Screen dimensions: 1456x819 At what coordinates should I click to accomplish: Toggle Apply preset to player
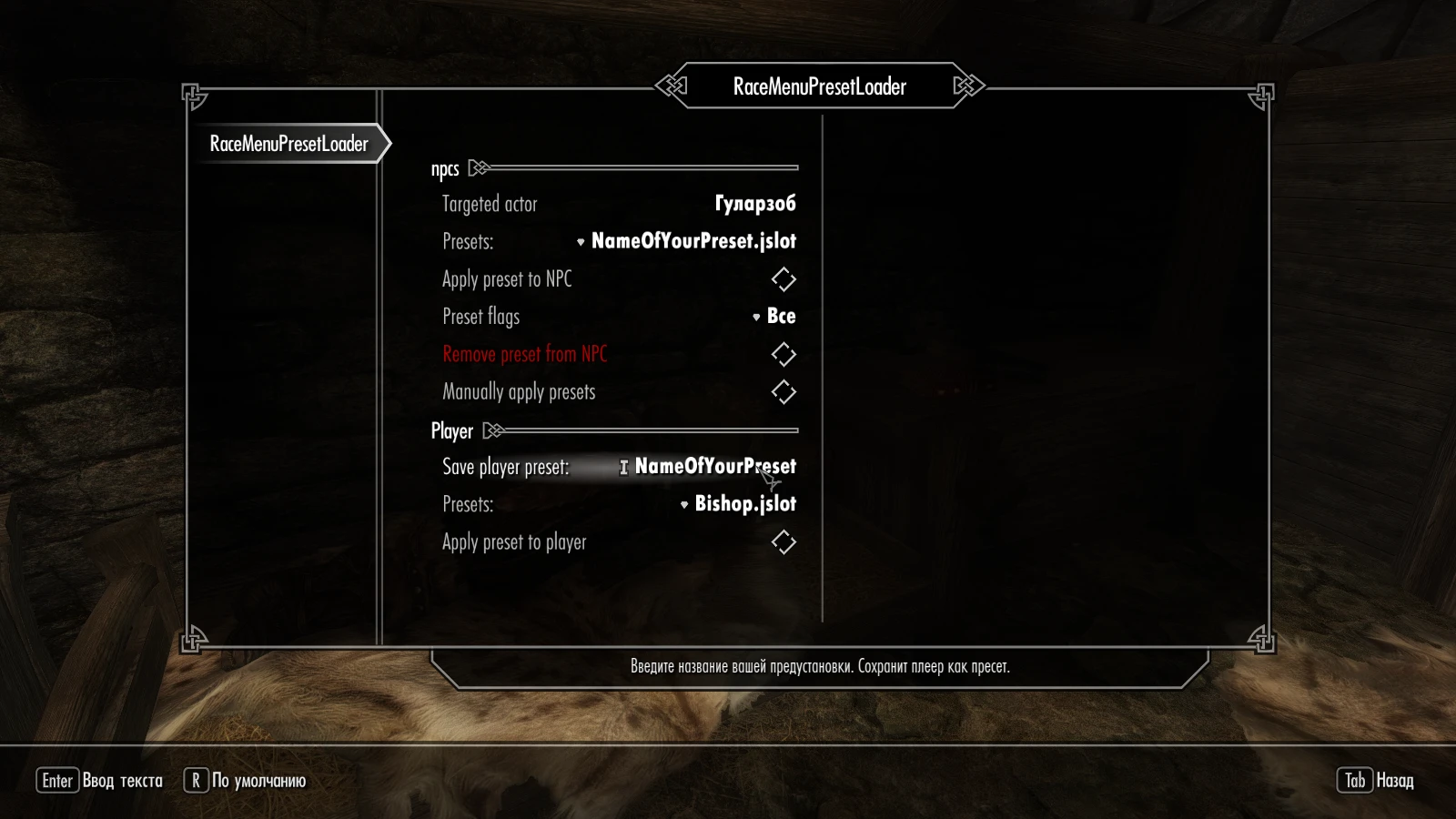point(784,541)
